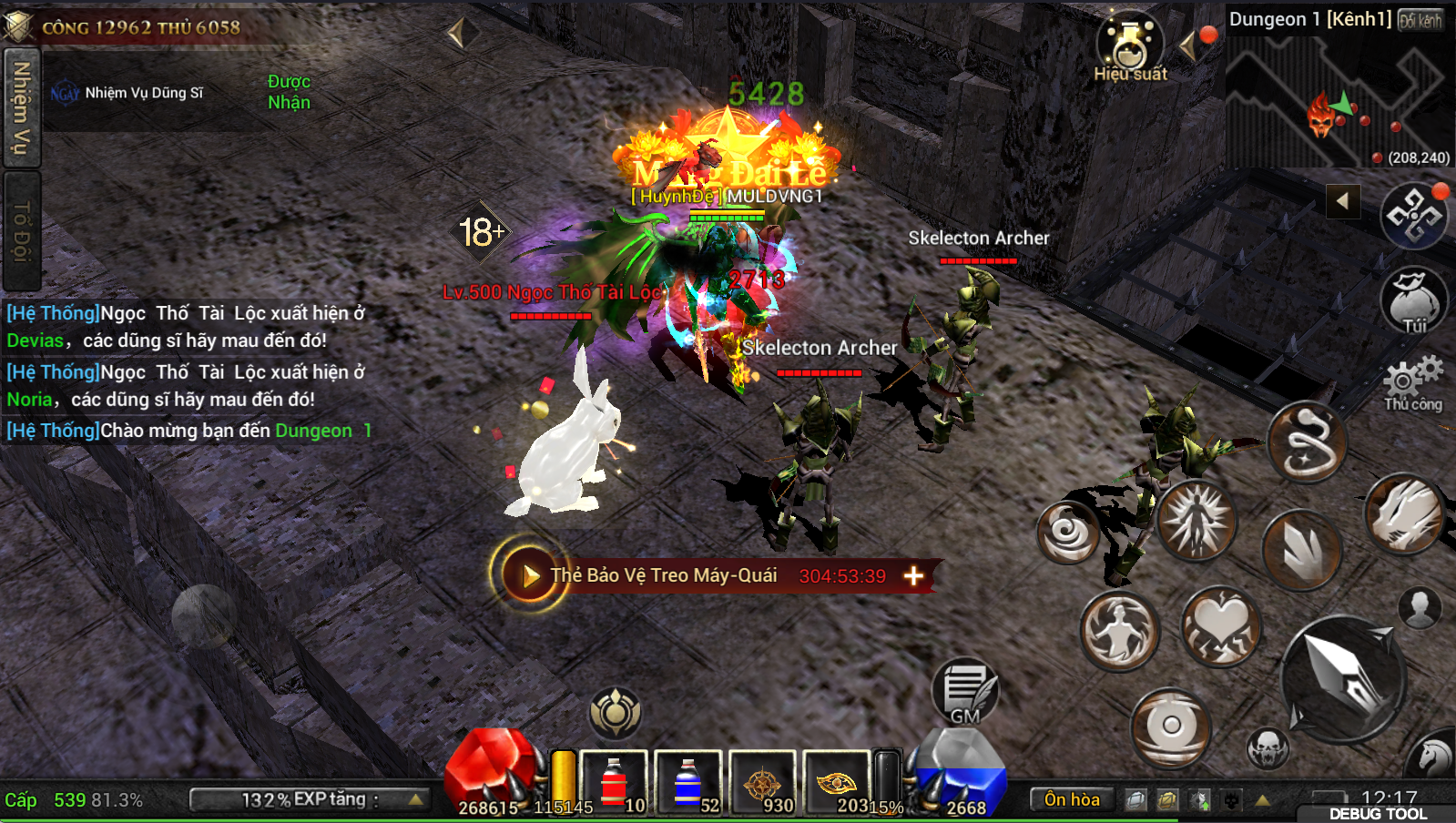Open the 18+ age rating badge

481,232
